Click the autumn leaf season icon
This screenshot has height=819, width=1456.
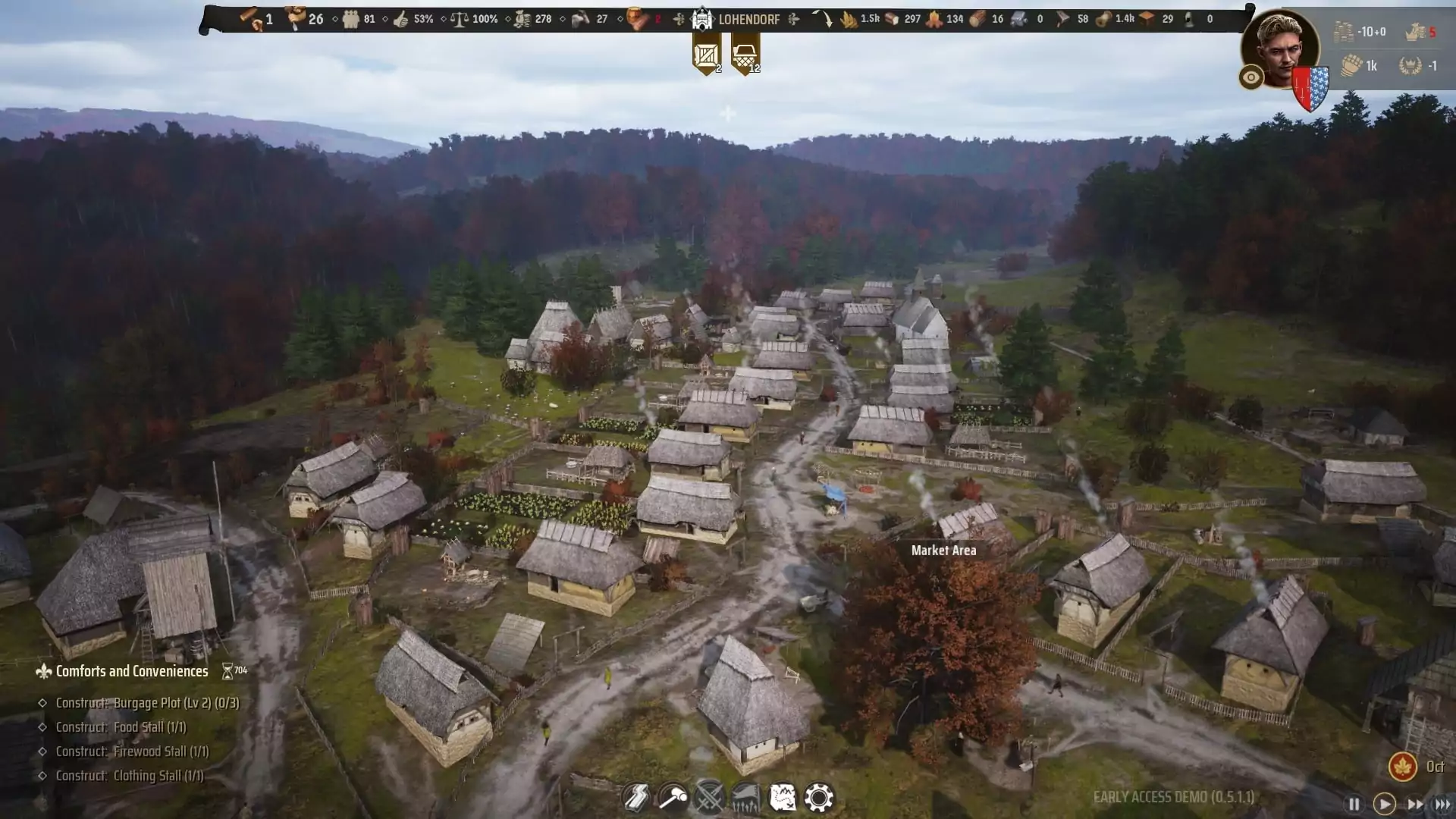1402,767
